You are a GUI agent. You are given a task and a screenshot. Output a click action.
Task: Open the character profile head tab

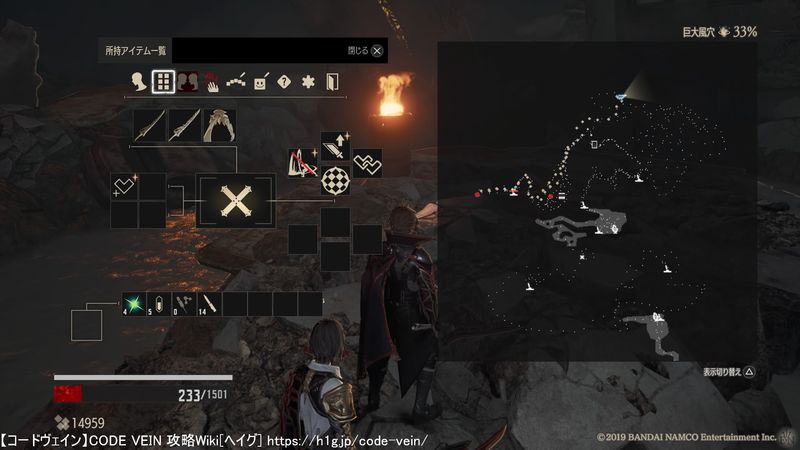pyautogui.click(x=139, y=82)
